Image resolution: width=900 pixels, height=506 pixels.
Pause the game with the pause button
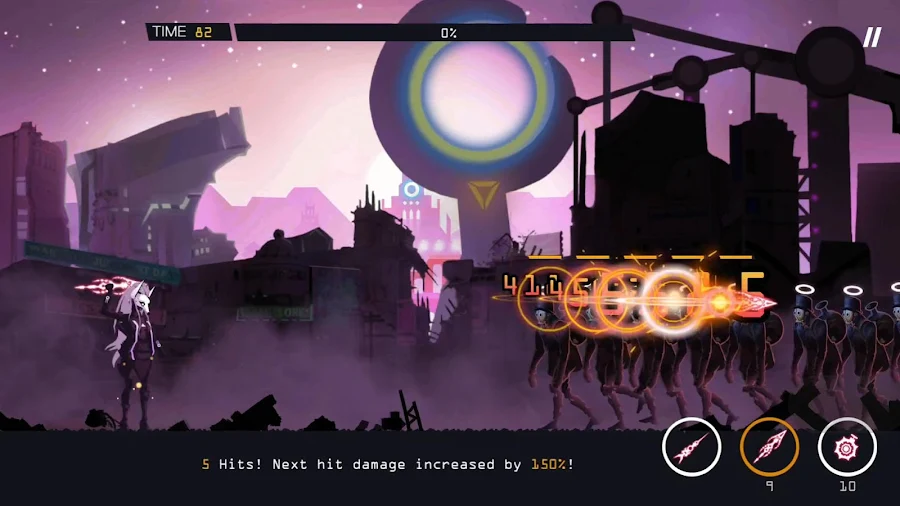[872, 38]
